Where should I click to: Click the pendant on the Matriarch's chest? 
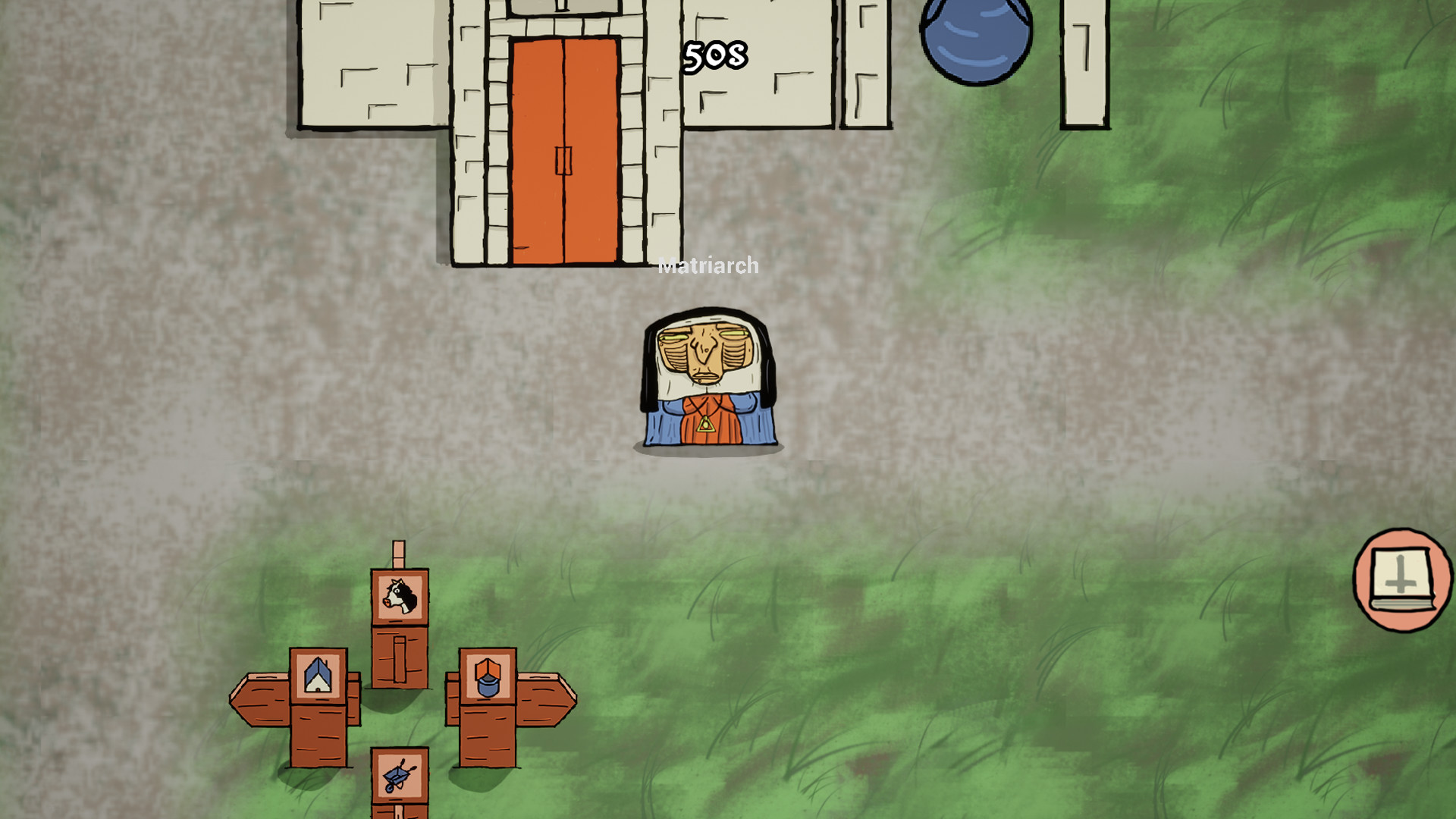(x=707, y=425)
